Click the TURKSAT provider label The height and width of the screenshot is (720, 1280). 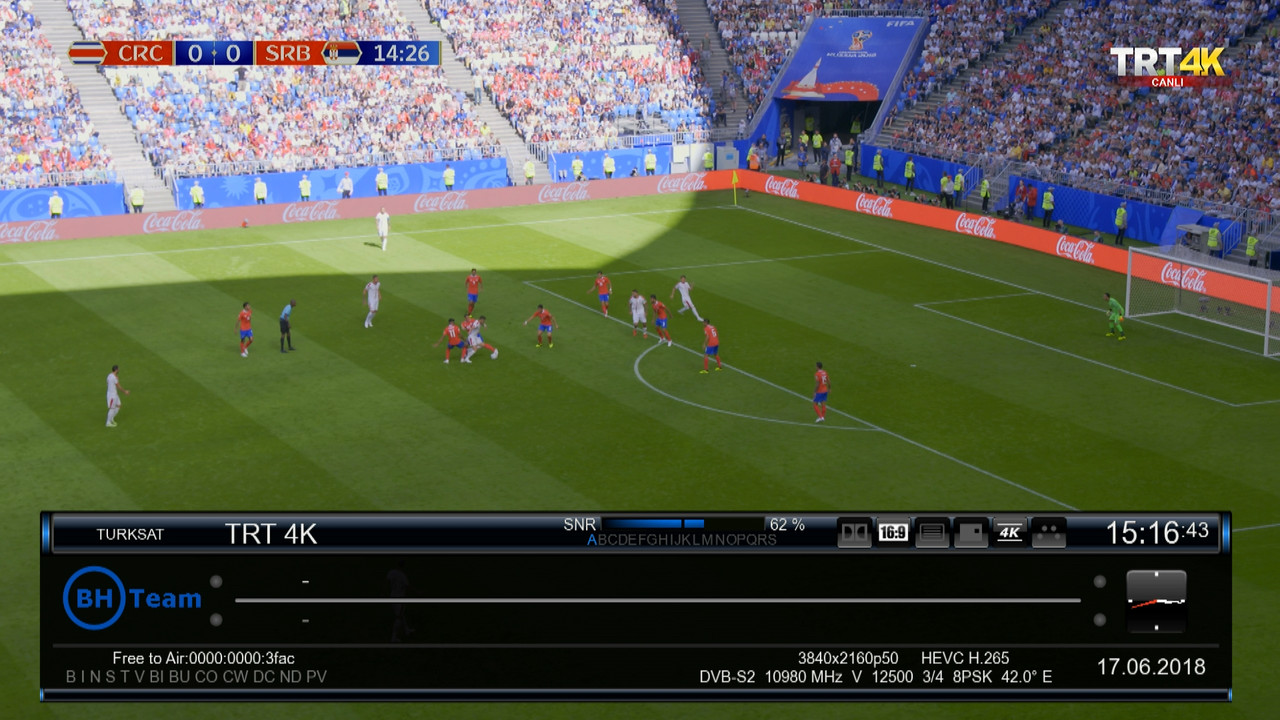(x=130, y=534)
